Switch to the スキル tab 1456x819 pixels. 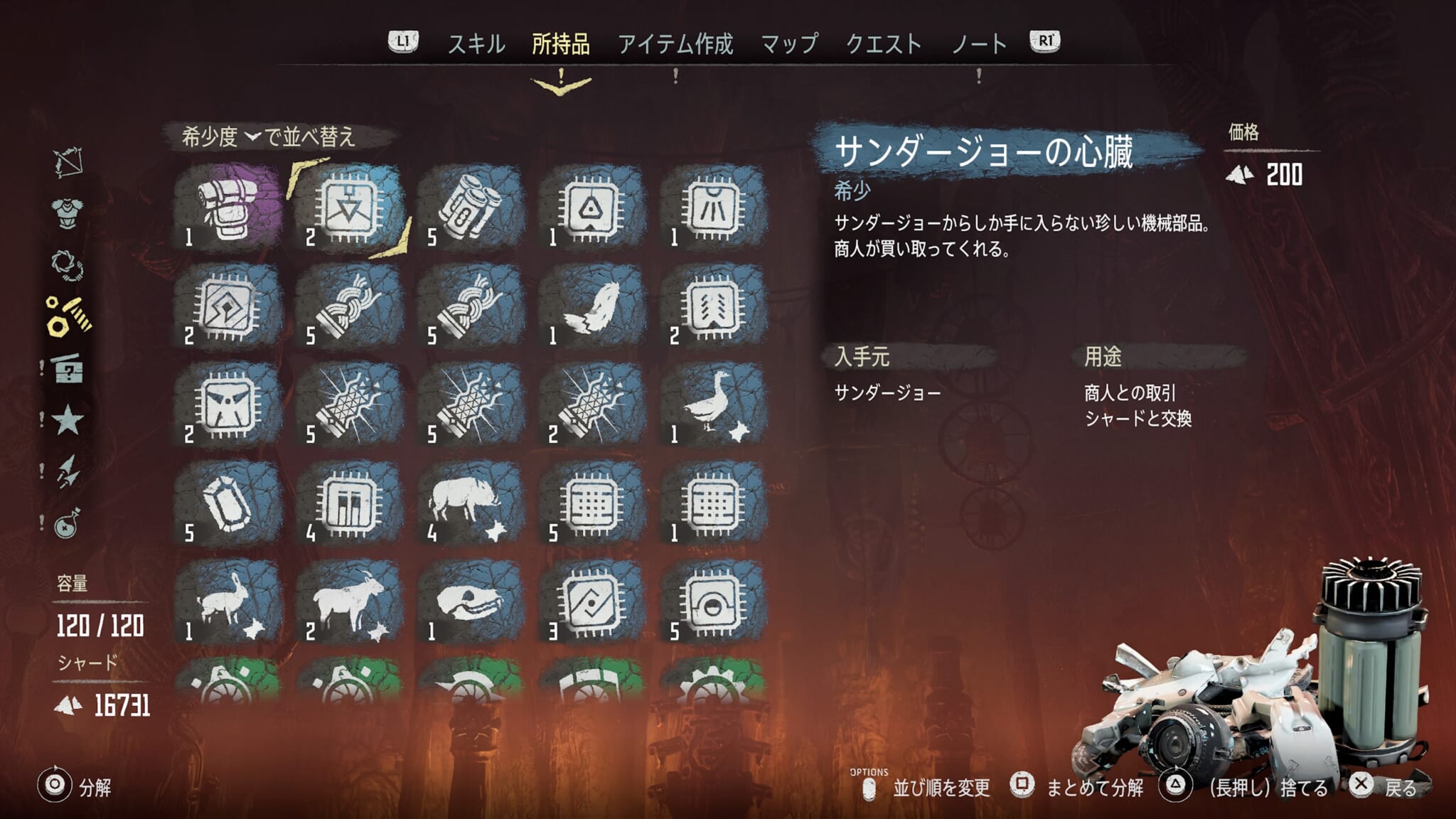click(x=475, y=43)
